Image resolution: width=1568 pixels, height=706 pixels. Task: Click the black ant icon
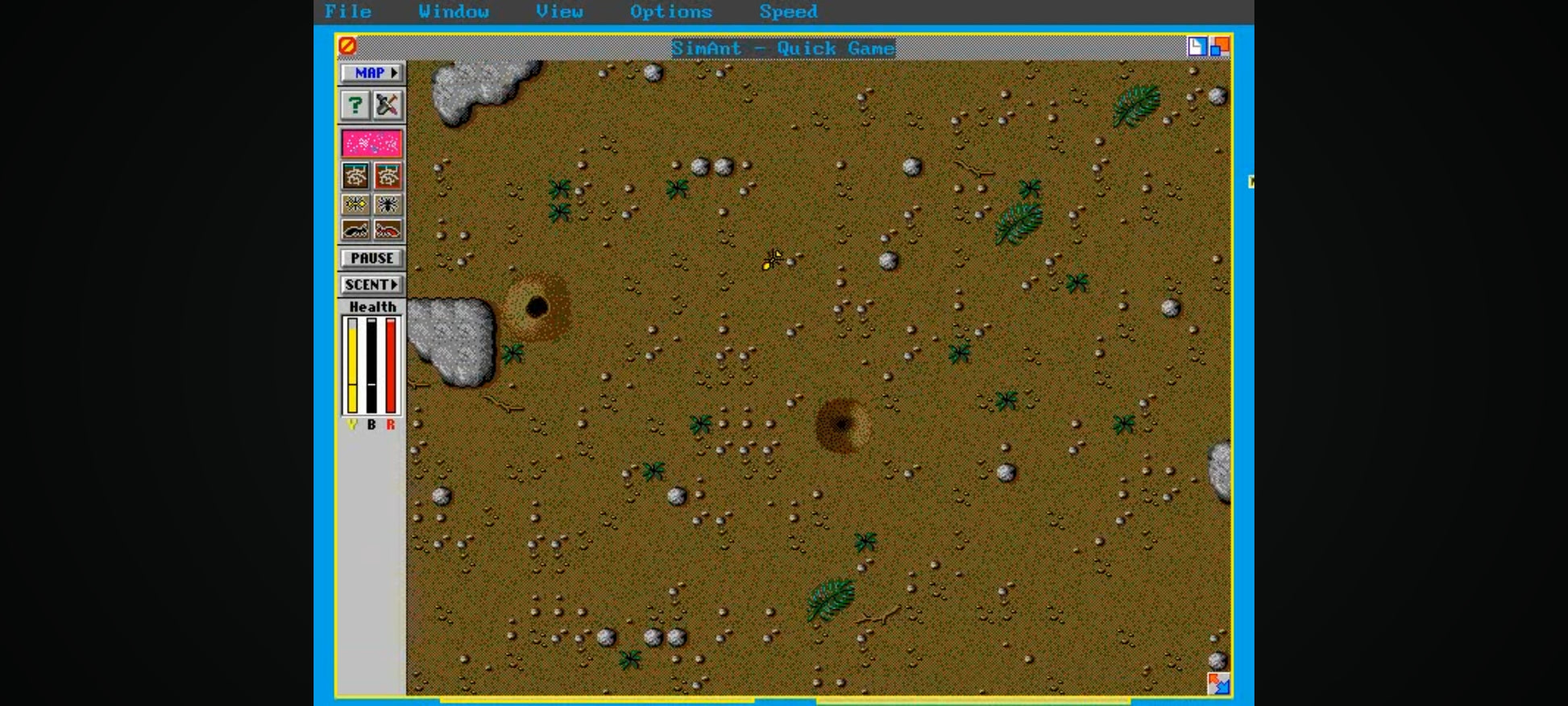pos(355,230)
